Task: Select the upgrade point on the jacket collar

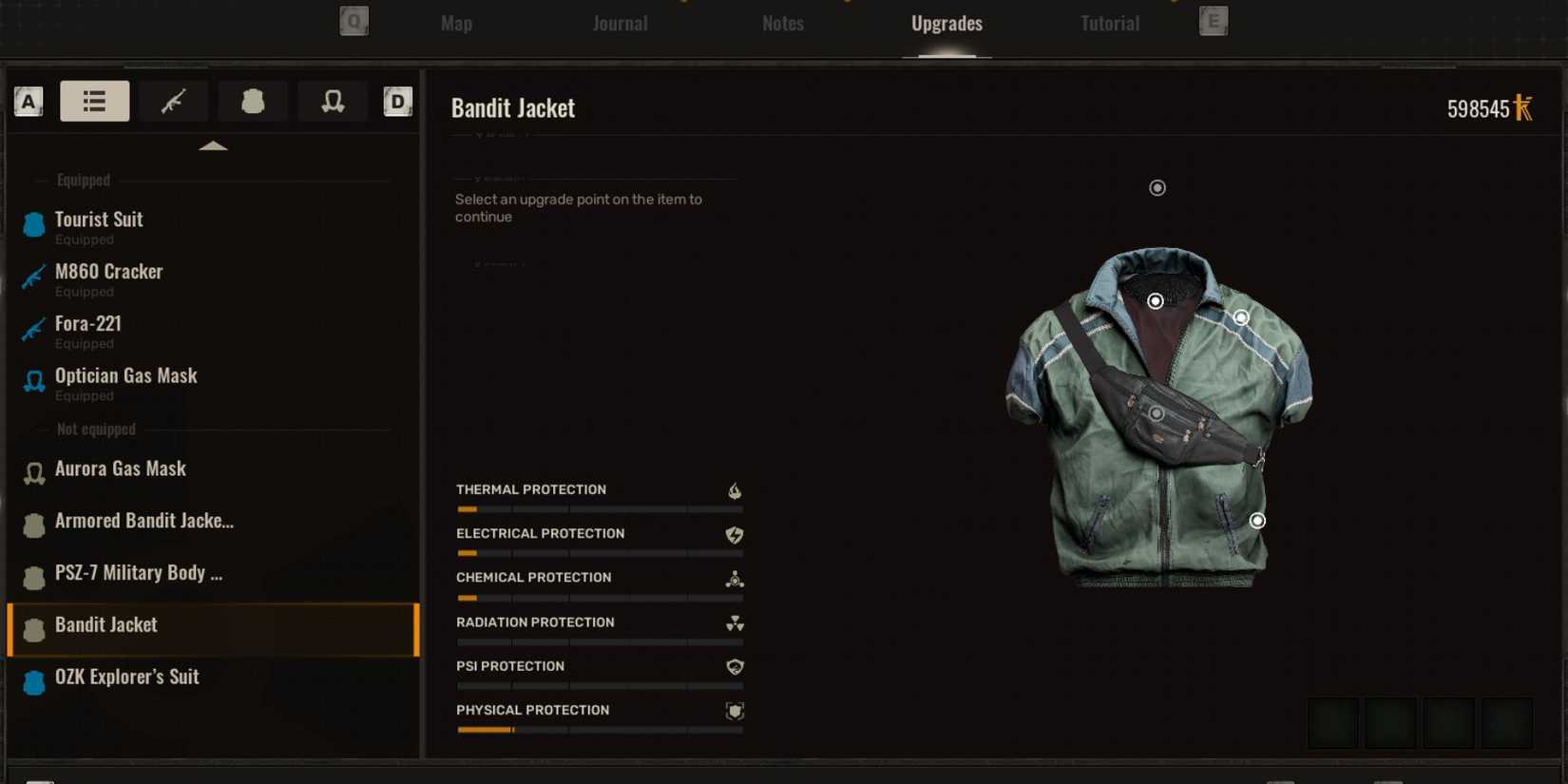Action: click(1156, 300)
